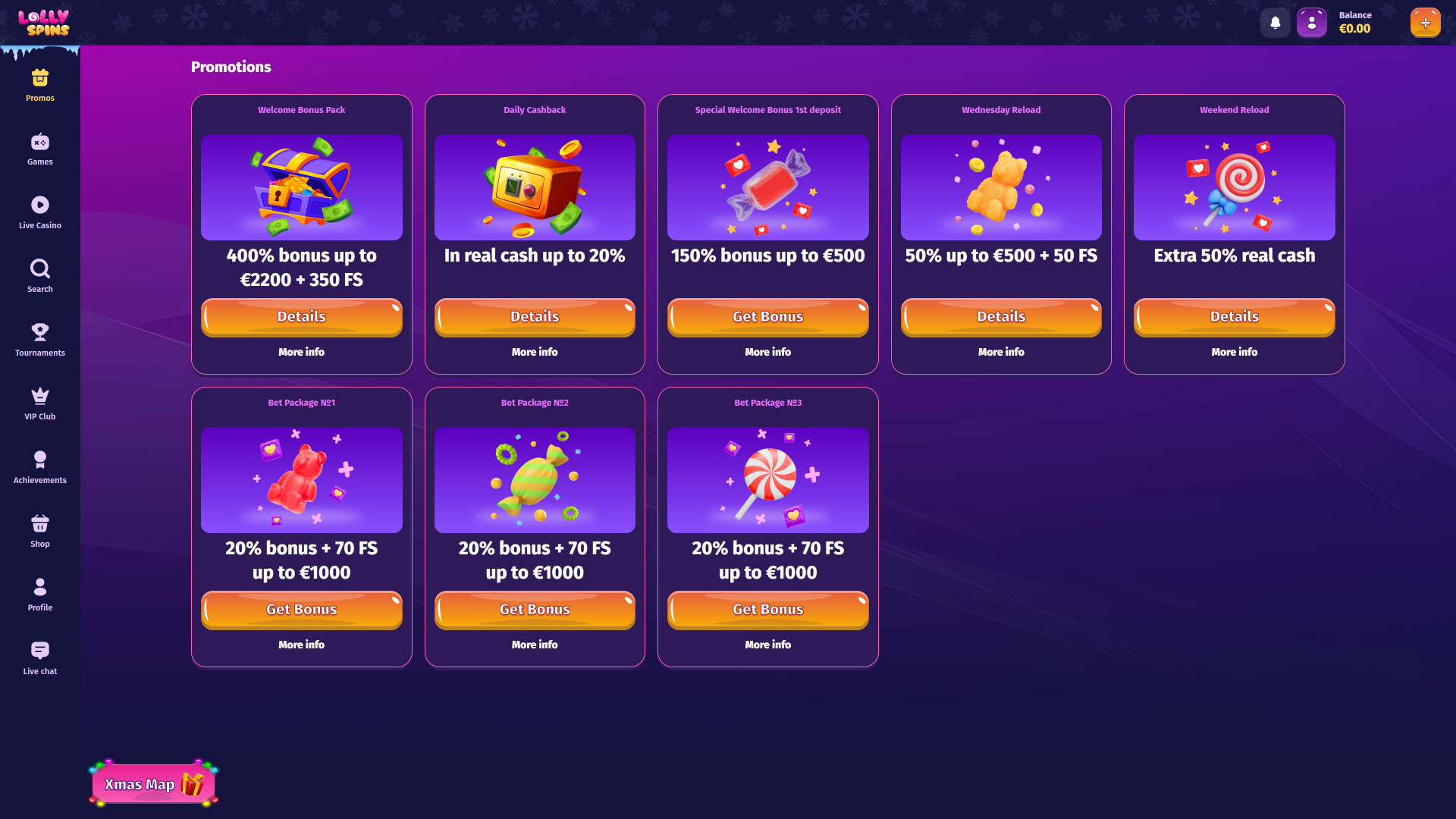Show More info for Daily Cashback
This screenshot has width=1456, height=819.
(535, 352)
